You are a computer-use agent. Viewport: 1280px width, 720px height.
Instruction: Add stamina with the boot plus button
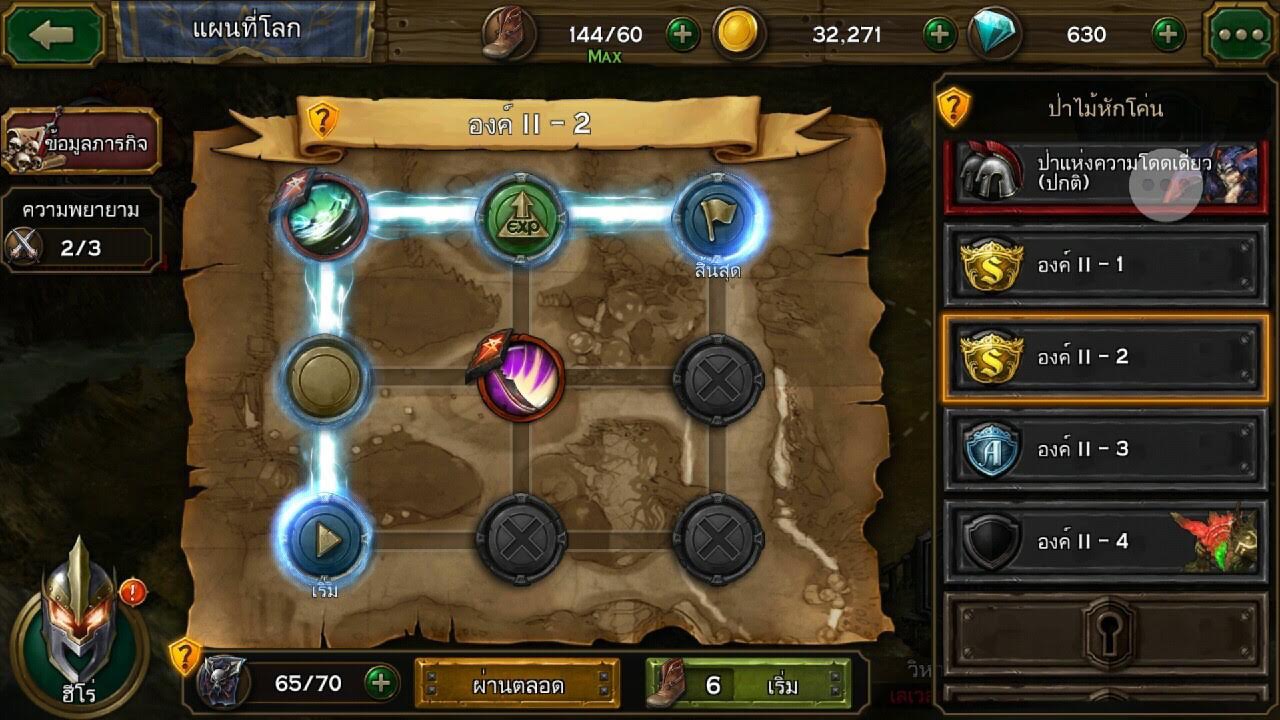pos(682,35)
